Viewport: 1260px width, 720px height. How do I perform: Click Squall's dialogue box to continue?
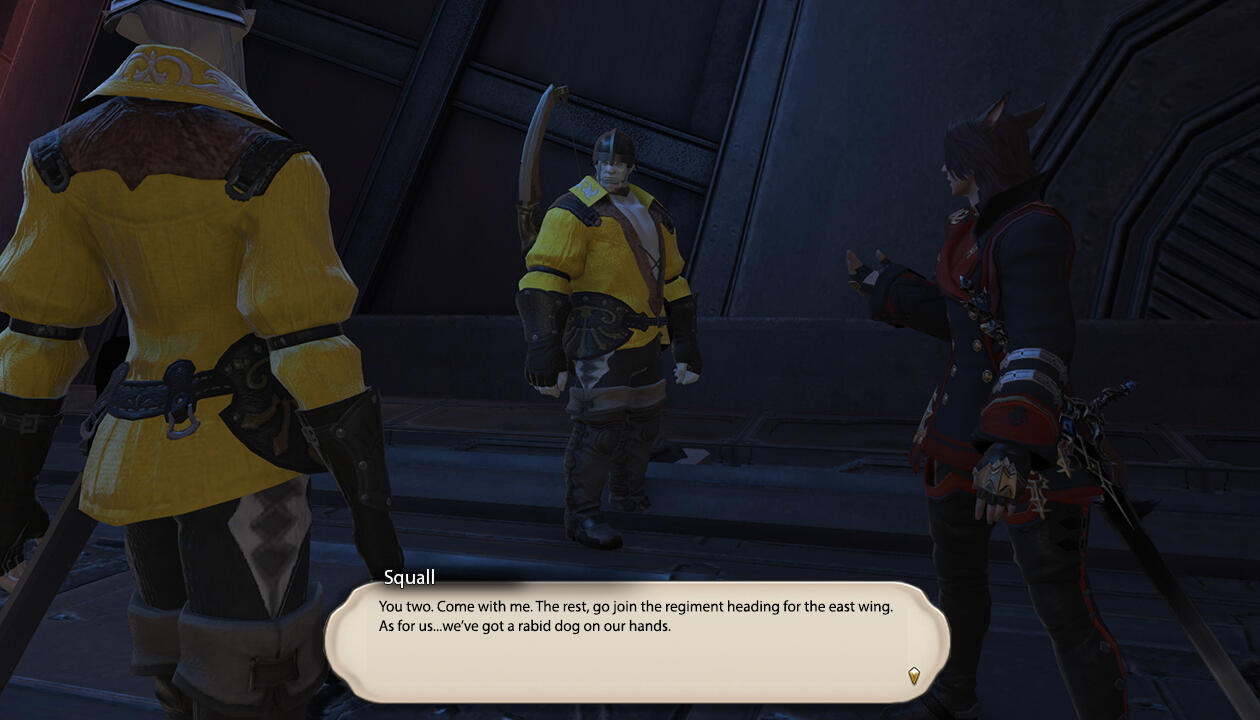(636, 641)
